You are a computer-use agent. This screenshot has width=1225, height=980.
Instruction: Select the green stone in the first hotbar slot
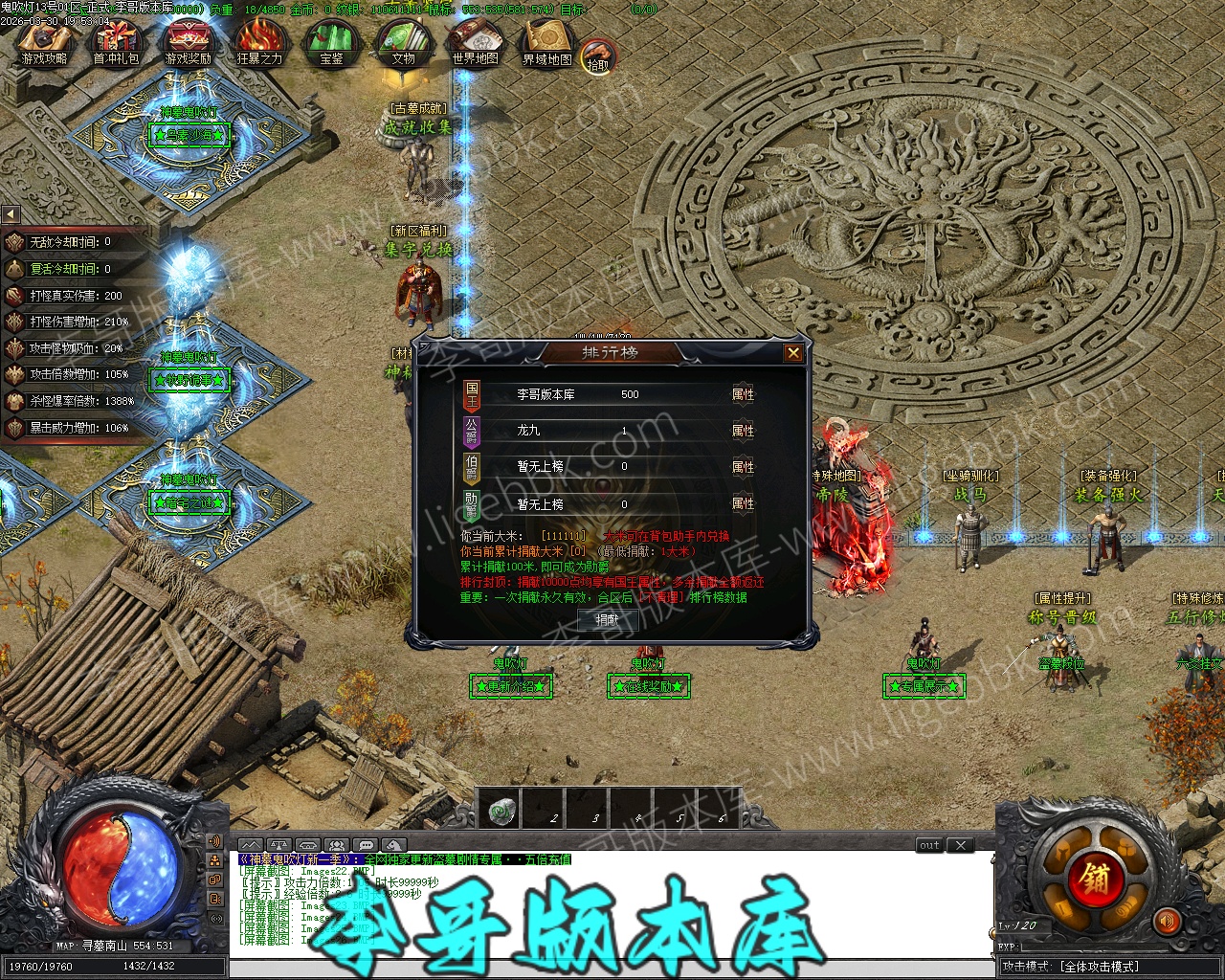coord(499,811)
